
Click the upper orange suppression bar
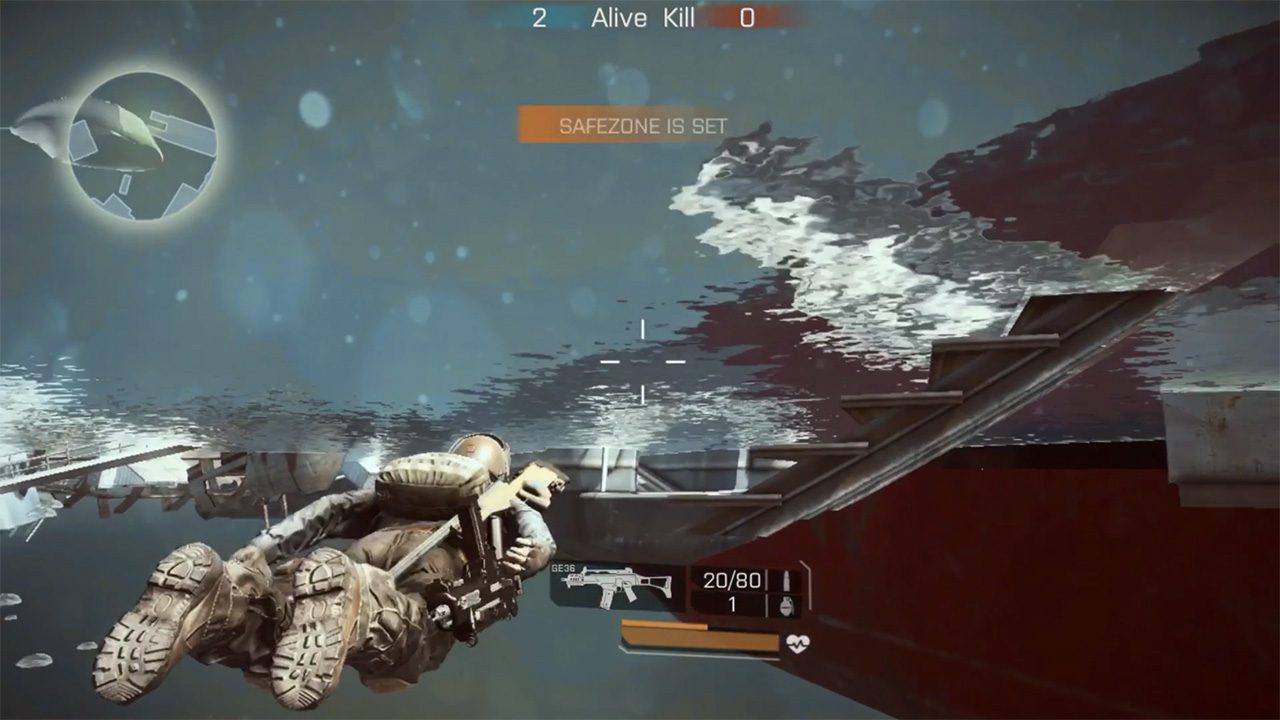point(665,625)
